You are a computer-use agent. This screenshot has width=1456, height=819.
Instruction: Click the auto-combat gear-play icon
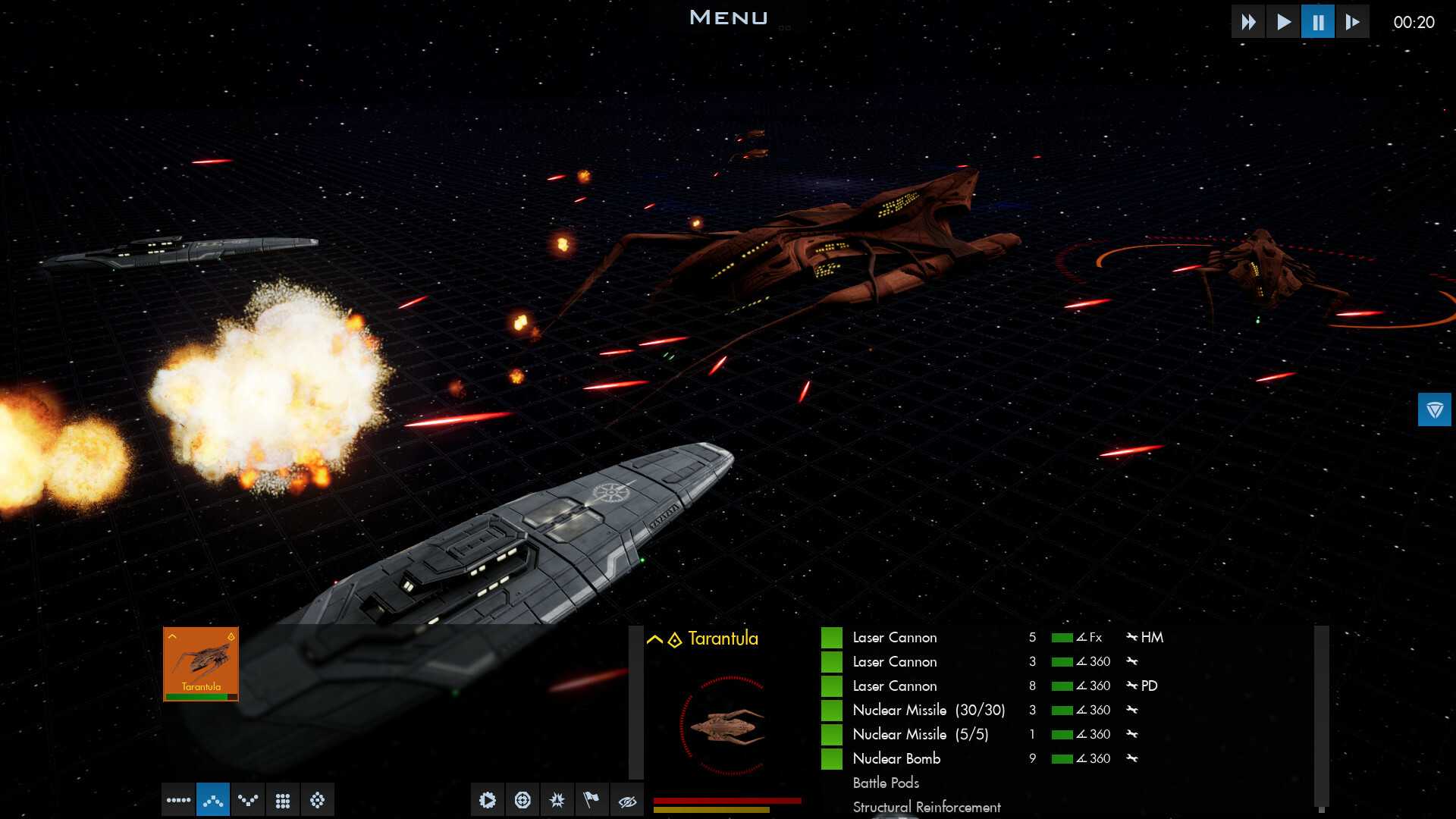coord(488,800)
